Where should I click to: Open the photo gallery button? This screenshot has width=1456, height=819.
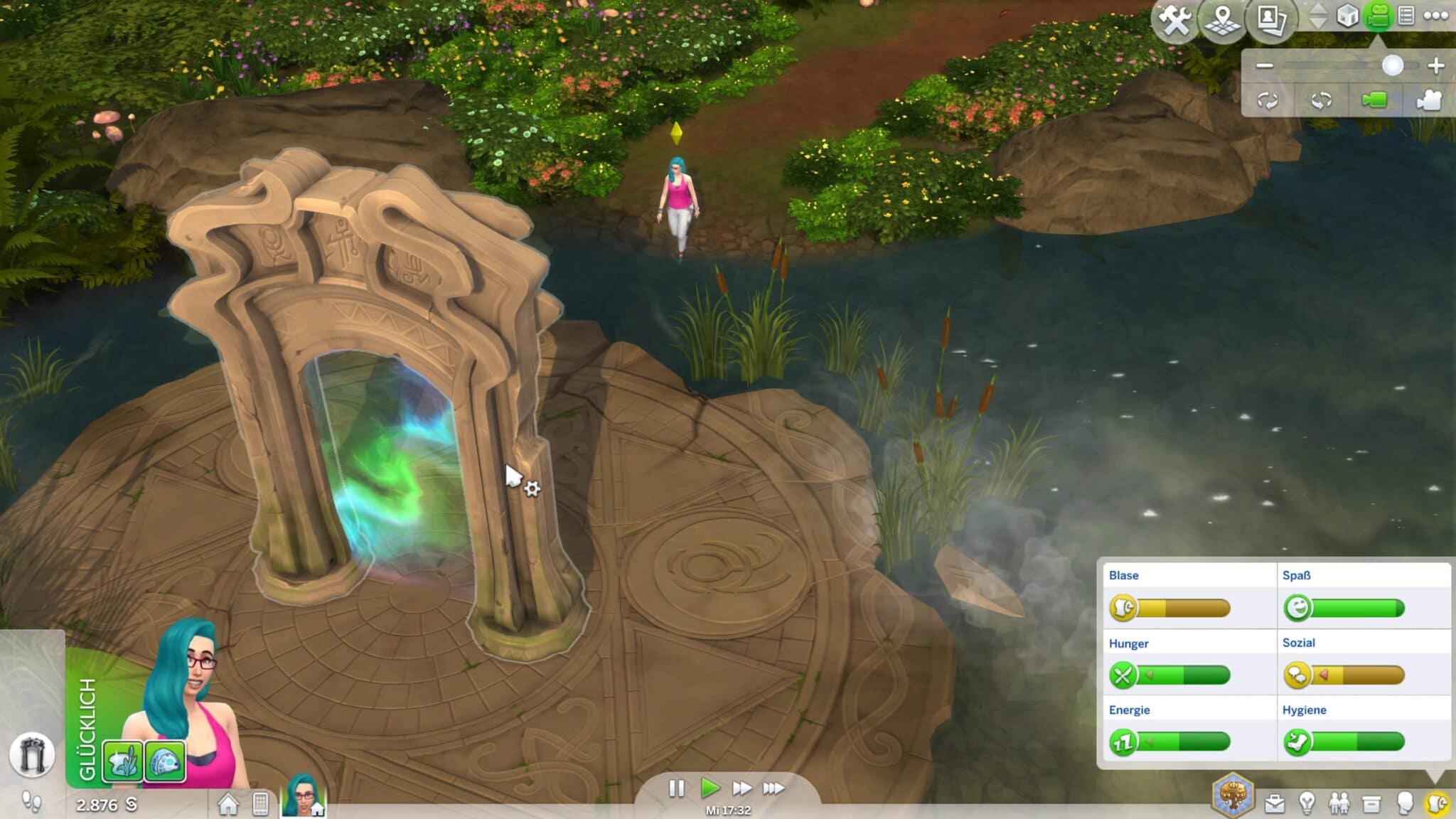pos(1271,20)
